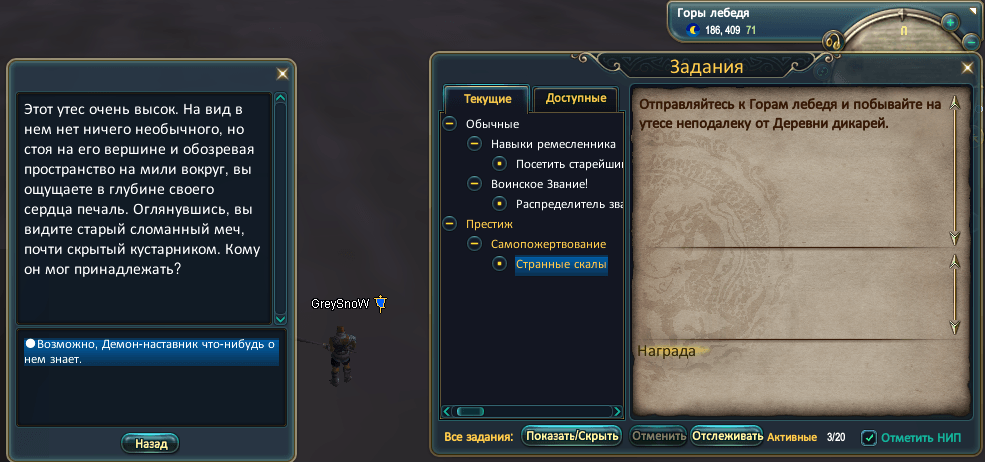
Task: Collapse the Обычные quest category
Action: (x=449, y=124)
